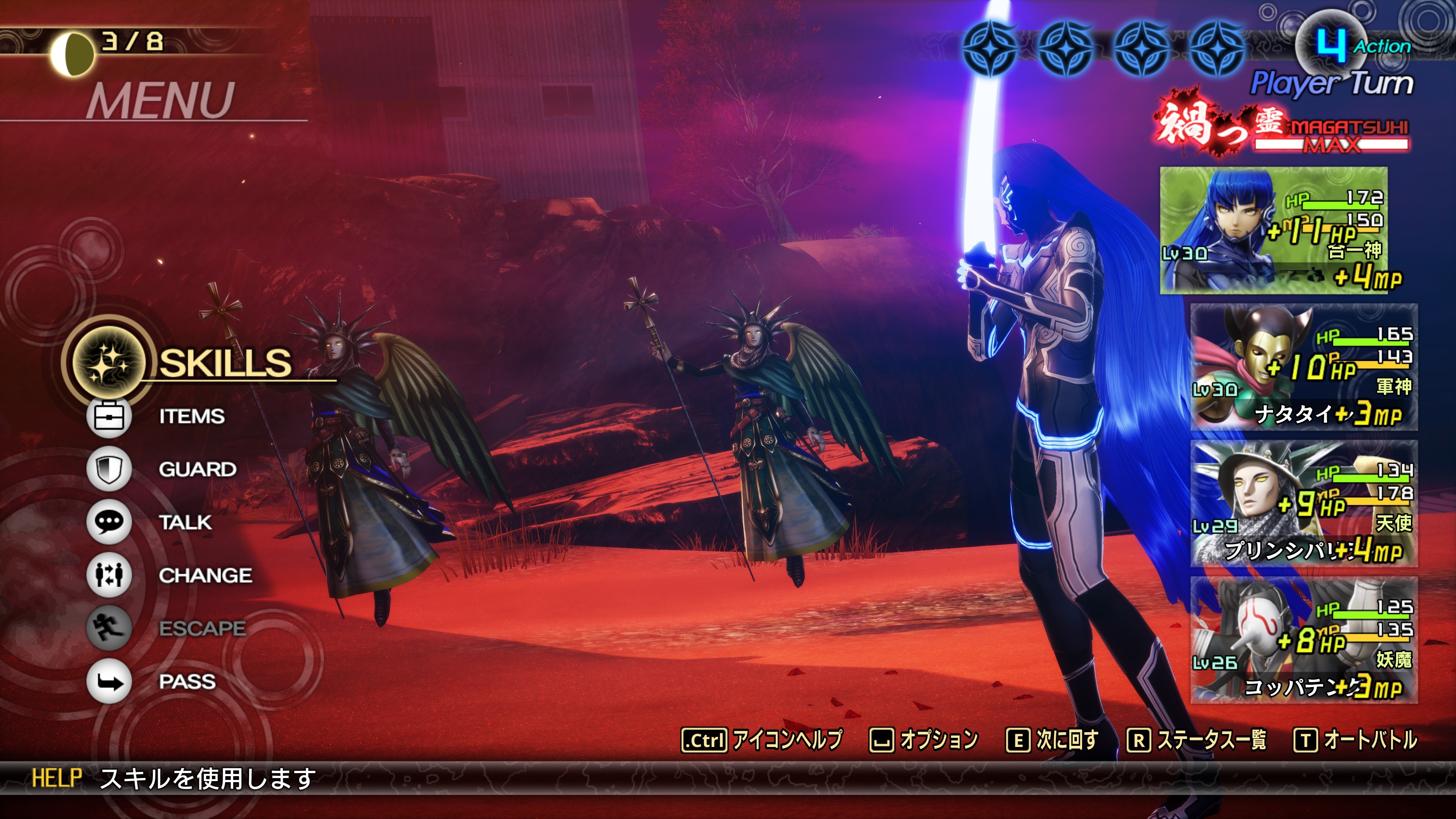Show the ステータス一覧 status list
Screen dimensions: 1456x819
(1197, 740)
